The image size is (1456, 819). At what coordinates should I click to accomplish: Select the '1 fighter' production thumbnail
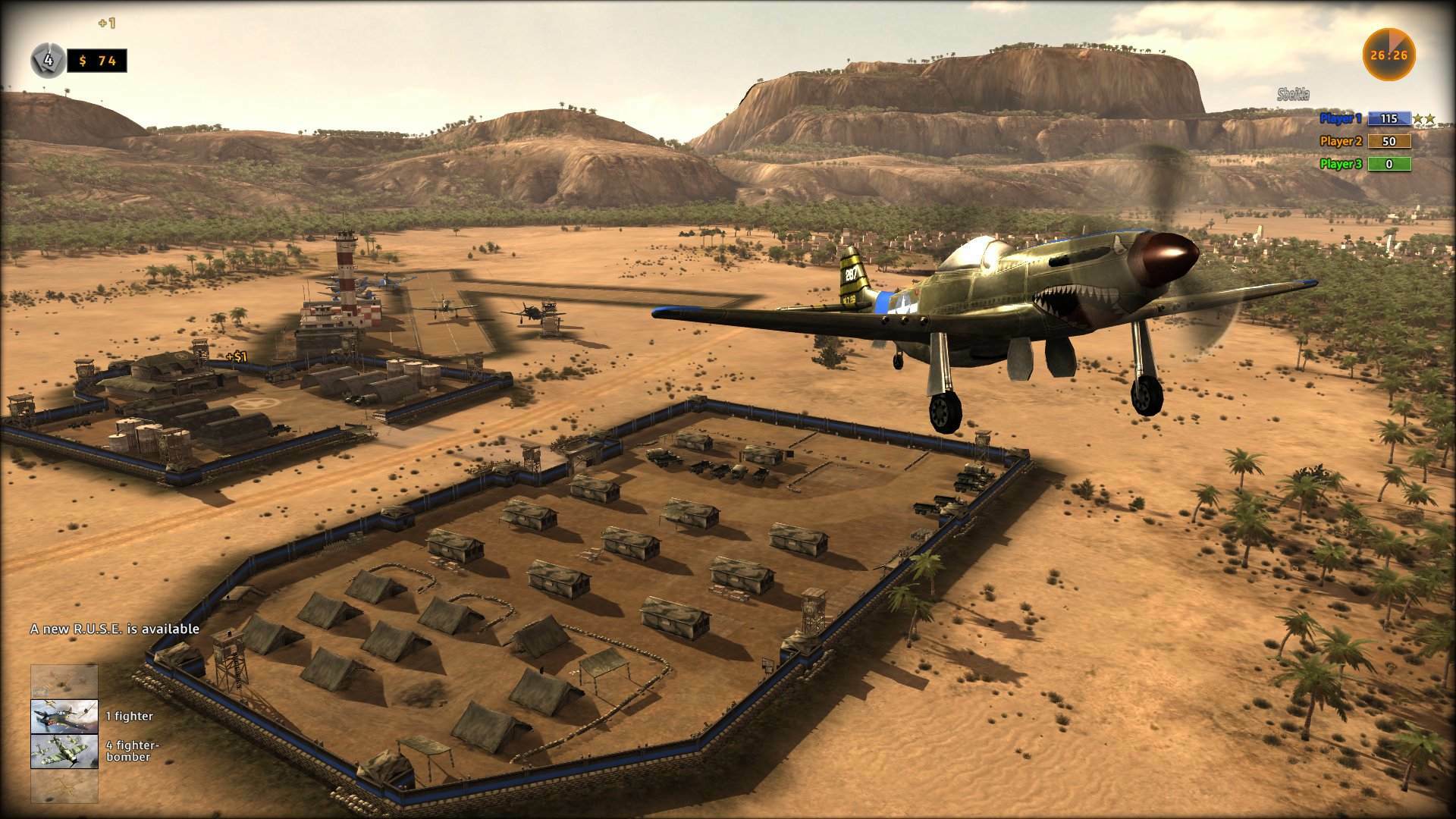pos(64,716)
